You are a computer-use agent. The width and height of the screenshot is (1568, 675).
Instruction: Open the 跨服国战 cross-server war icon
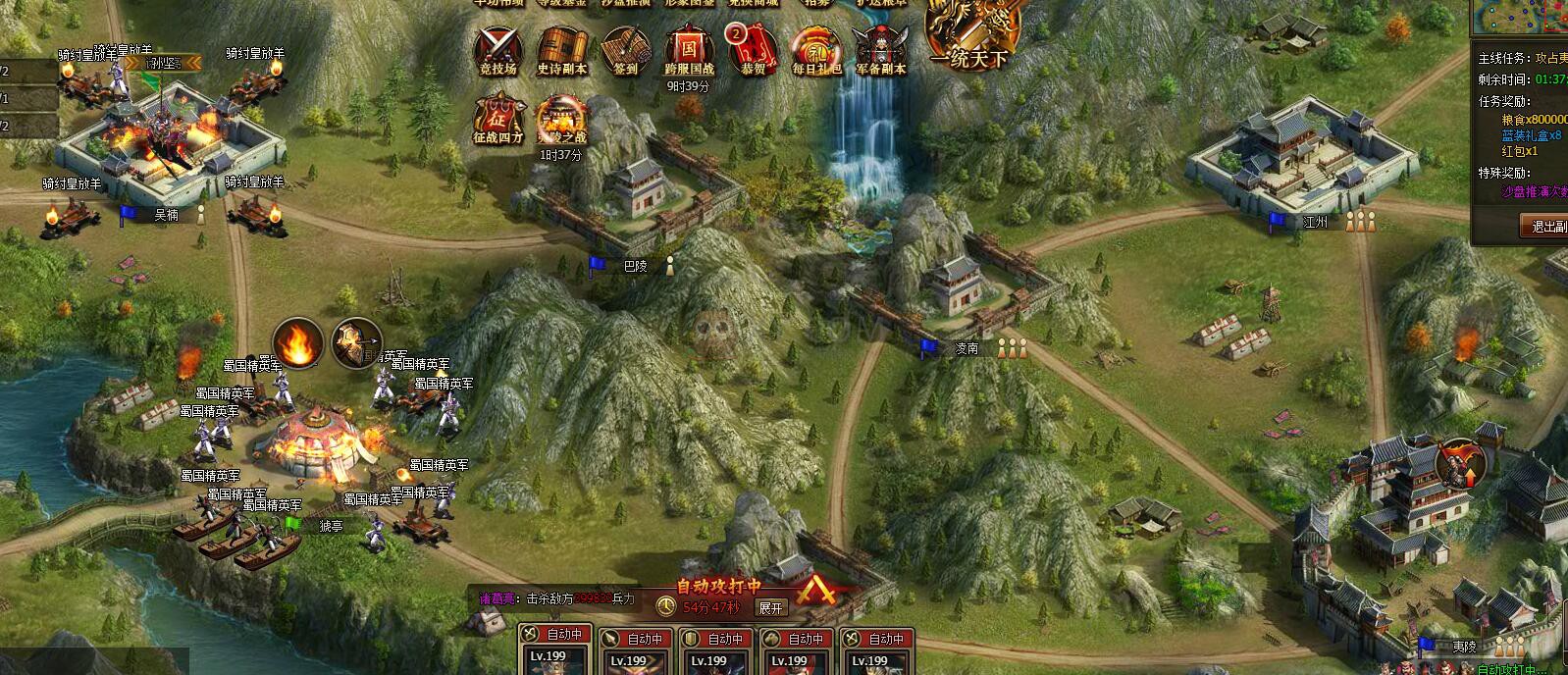(x=689, y=48)
